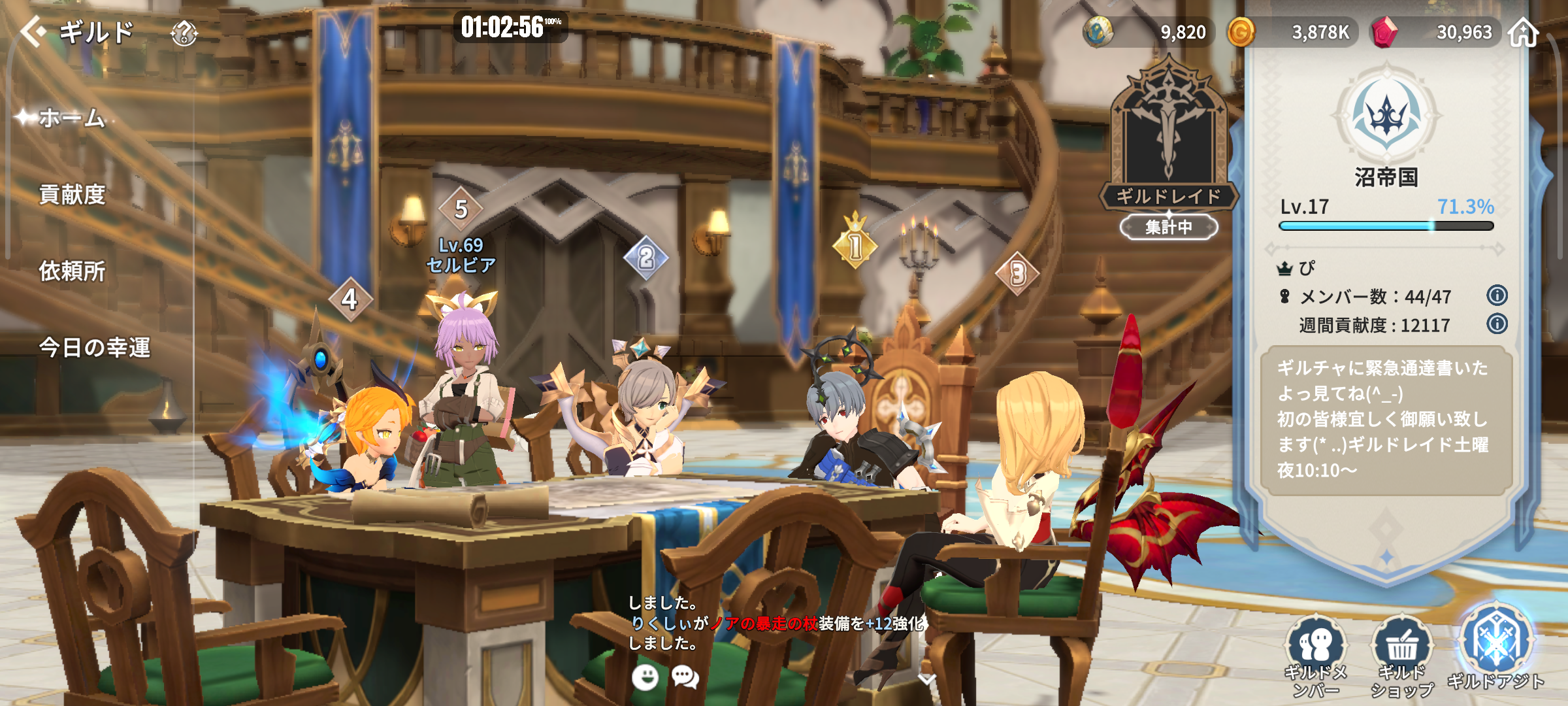Viewport: 1568px width, 706px height.
Task: Expand chat log with the down chevron
Action: tap(926, 680)
